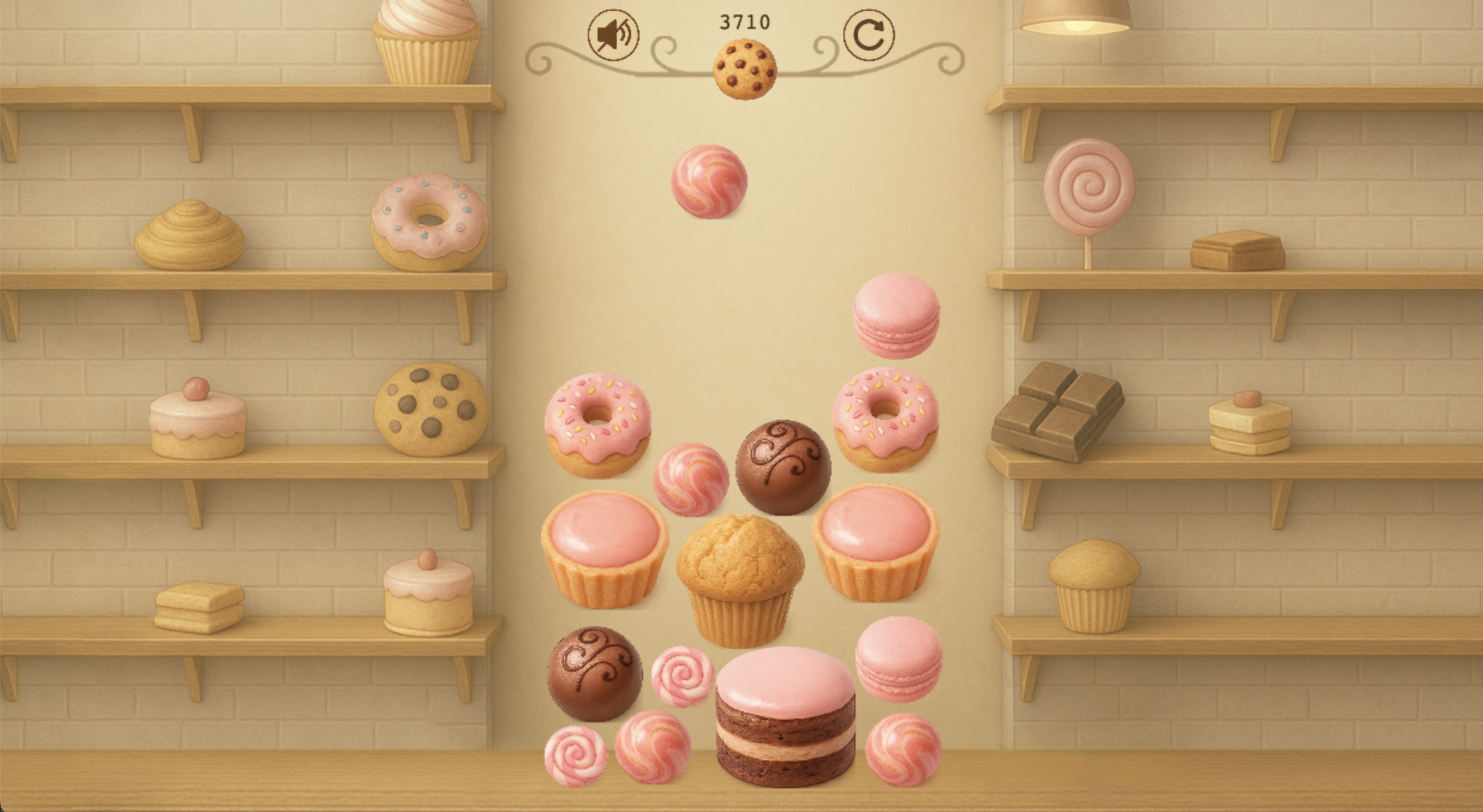Click the score counter showing 3710
1483x812 pixels.
(x=744, y=21)
